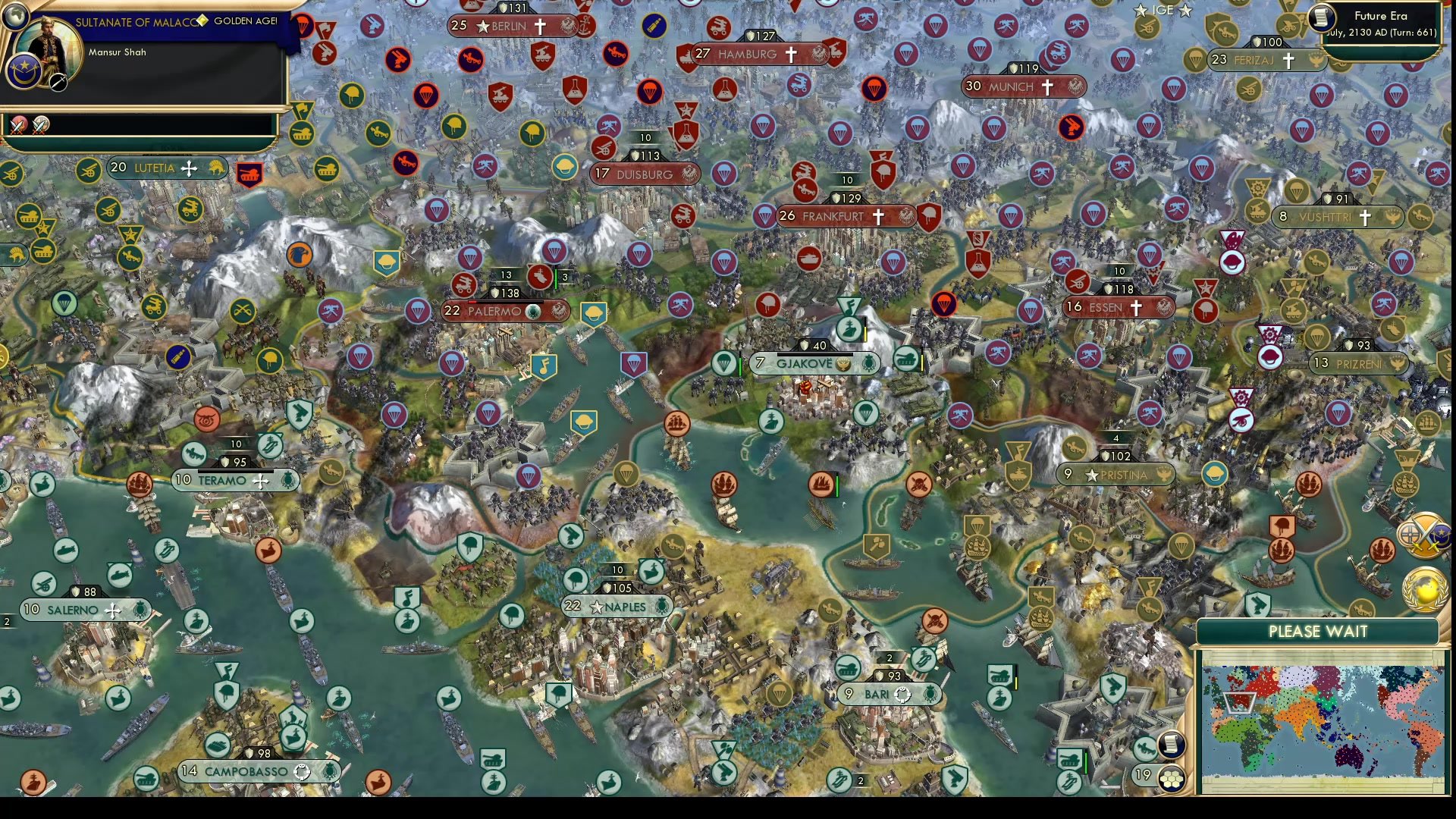Click the viewport rectangle on the minimap
This screenshot has width=1456, height=819.
point(1240,703)
